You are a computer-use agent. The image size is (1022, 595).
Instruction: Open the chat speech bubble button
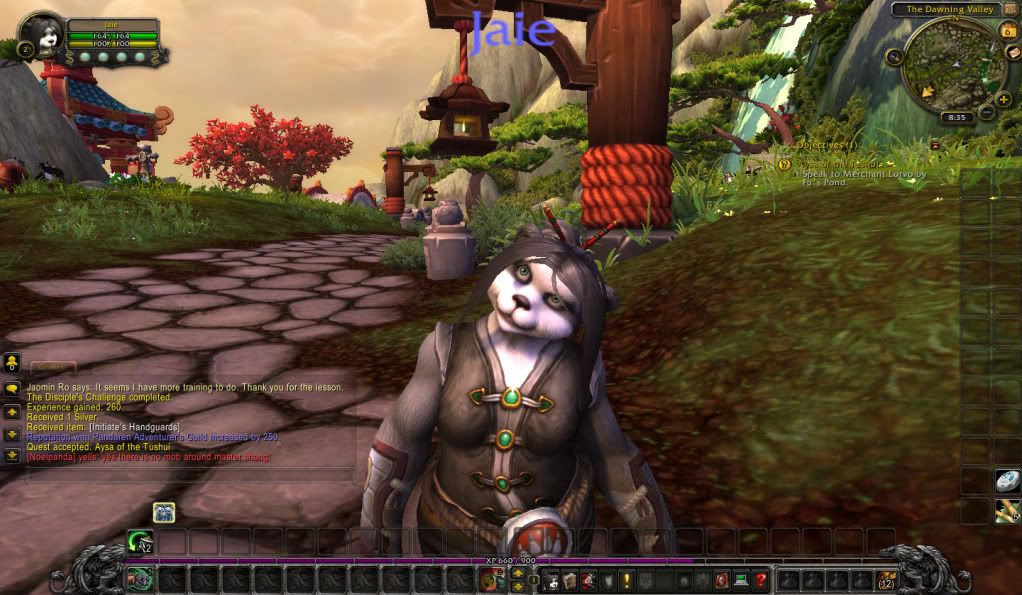point(12,388)
